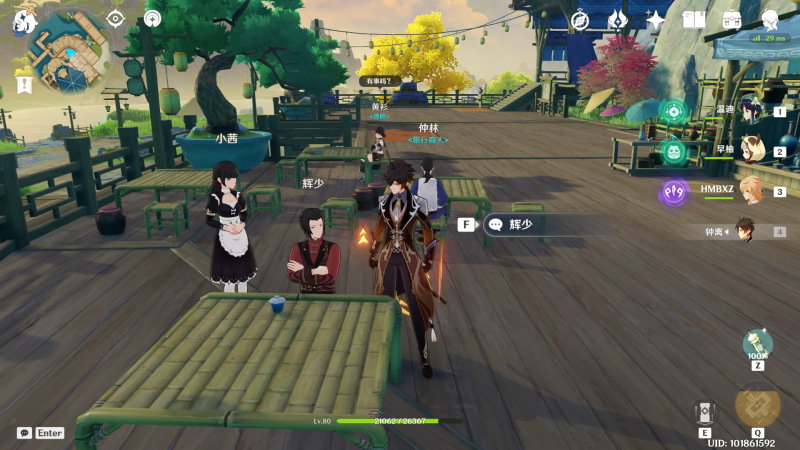
Task: Switch to party member 早柚
Action: (748, 151)
